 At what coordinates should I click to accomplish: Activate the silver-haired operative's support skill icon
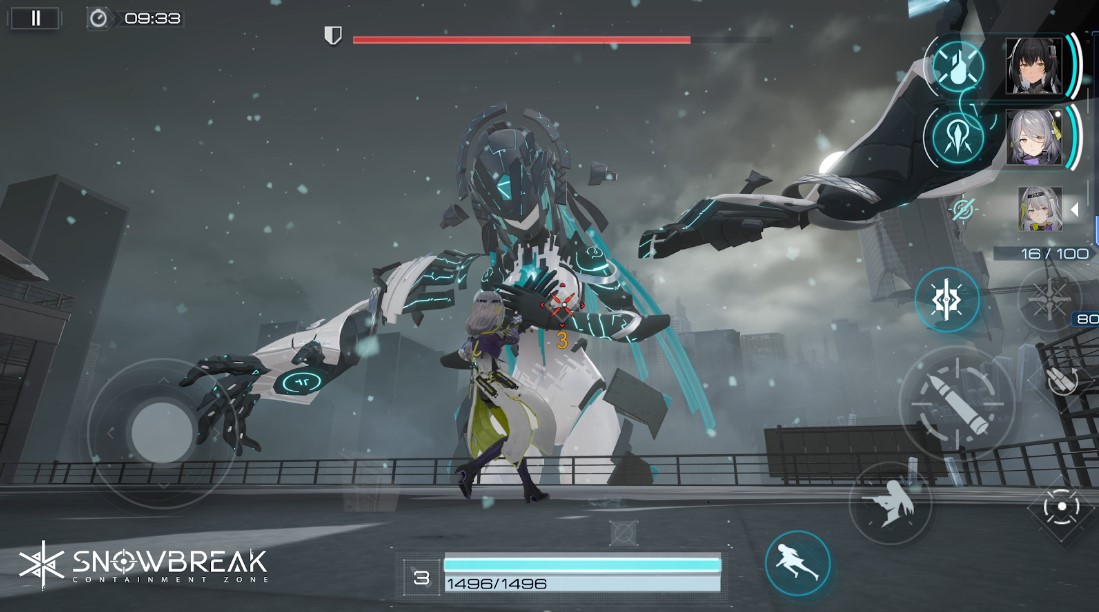point(958,136)
